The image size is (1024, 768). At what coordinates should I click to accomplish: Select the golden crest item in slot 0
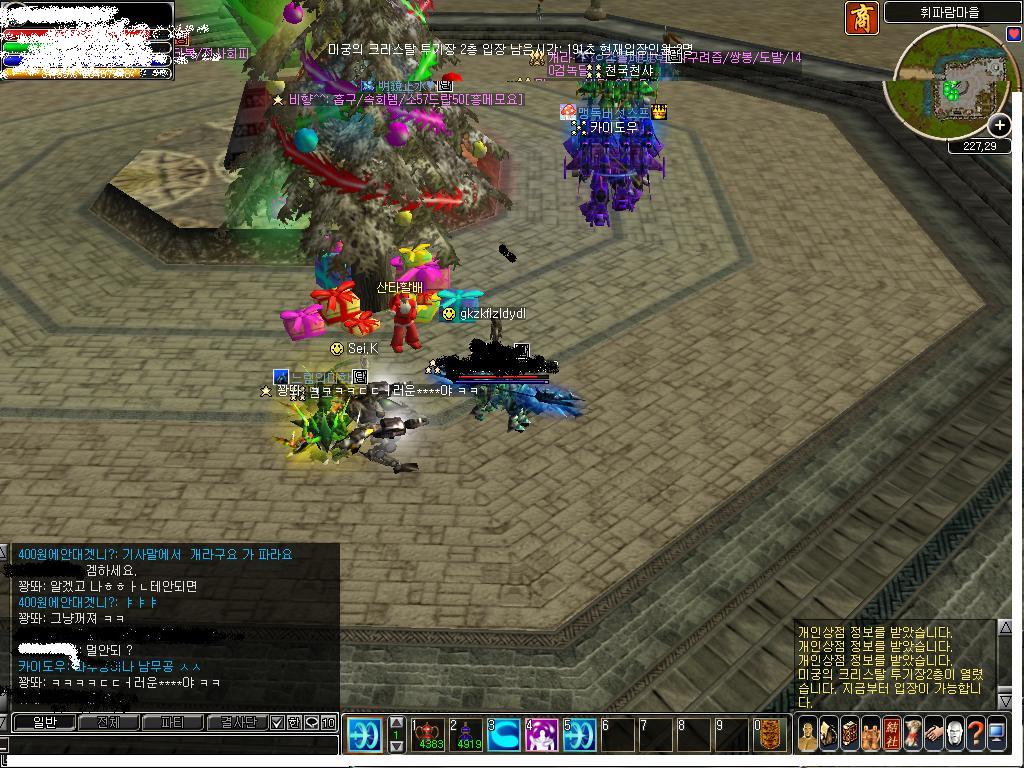coord(770,735)
